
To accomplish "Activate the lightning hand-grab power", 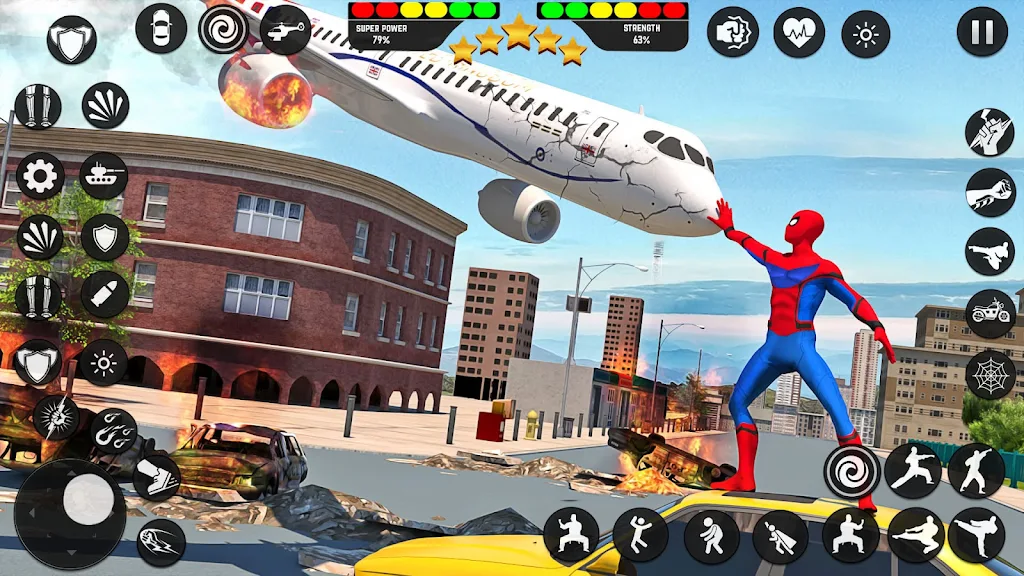I will [990, 131].
